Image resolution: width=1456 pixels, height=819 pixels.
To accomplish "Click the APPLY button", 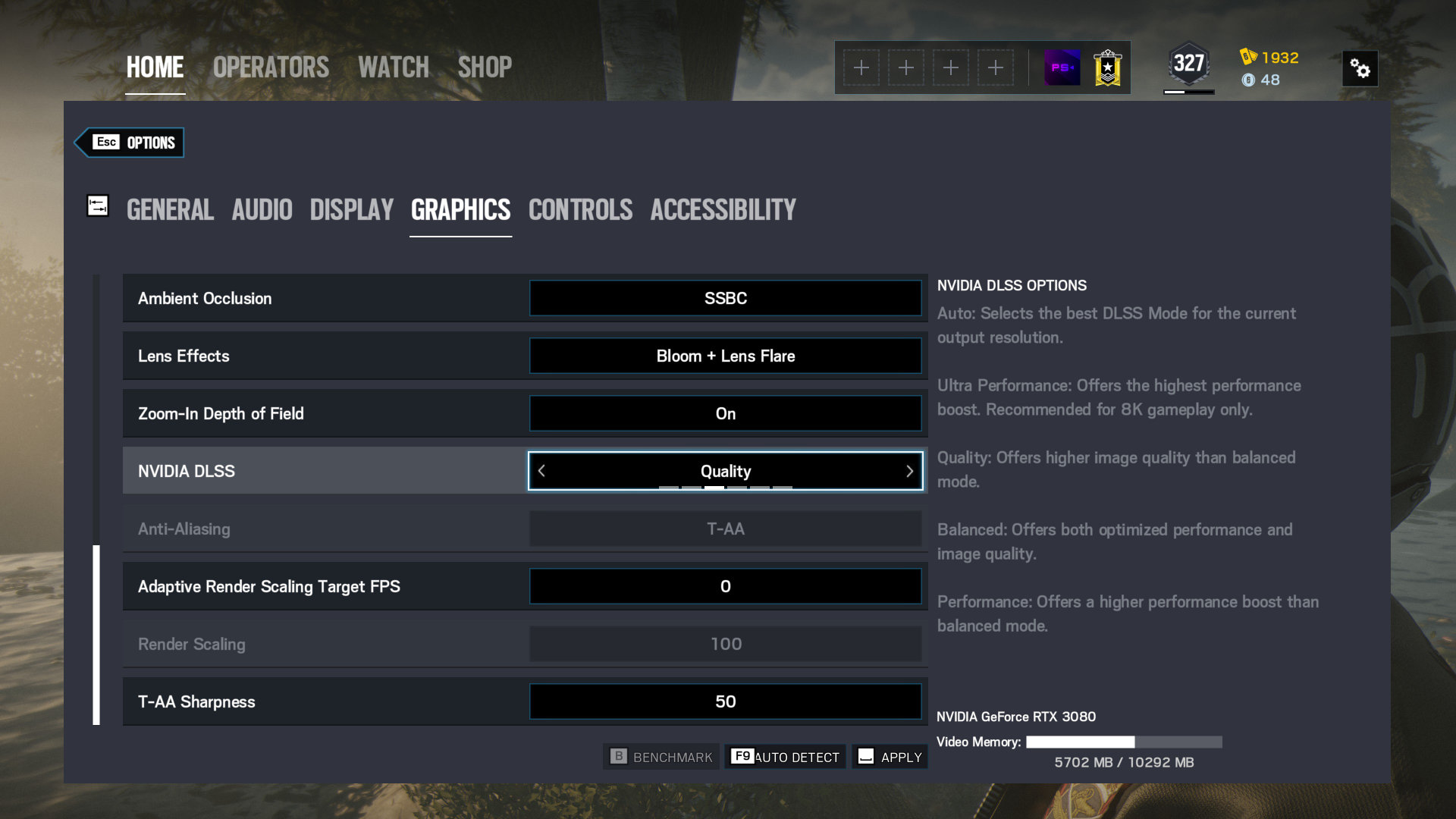I will pos(890,756).
